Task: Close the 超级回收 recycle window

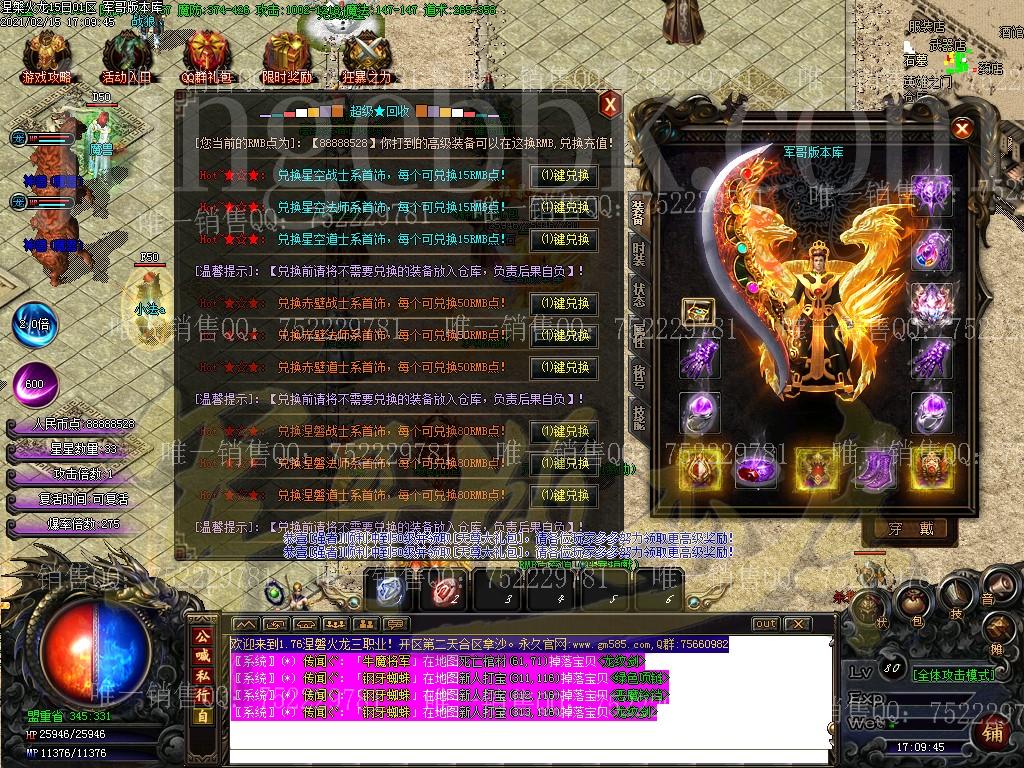Action: coord(609,103)
